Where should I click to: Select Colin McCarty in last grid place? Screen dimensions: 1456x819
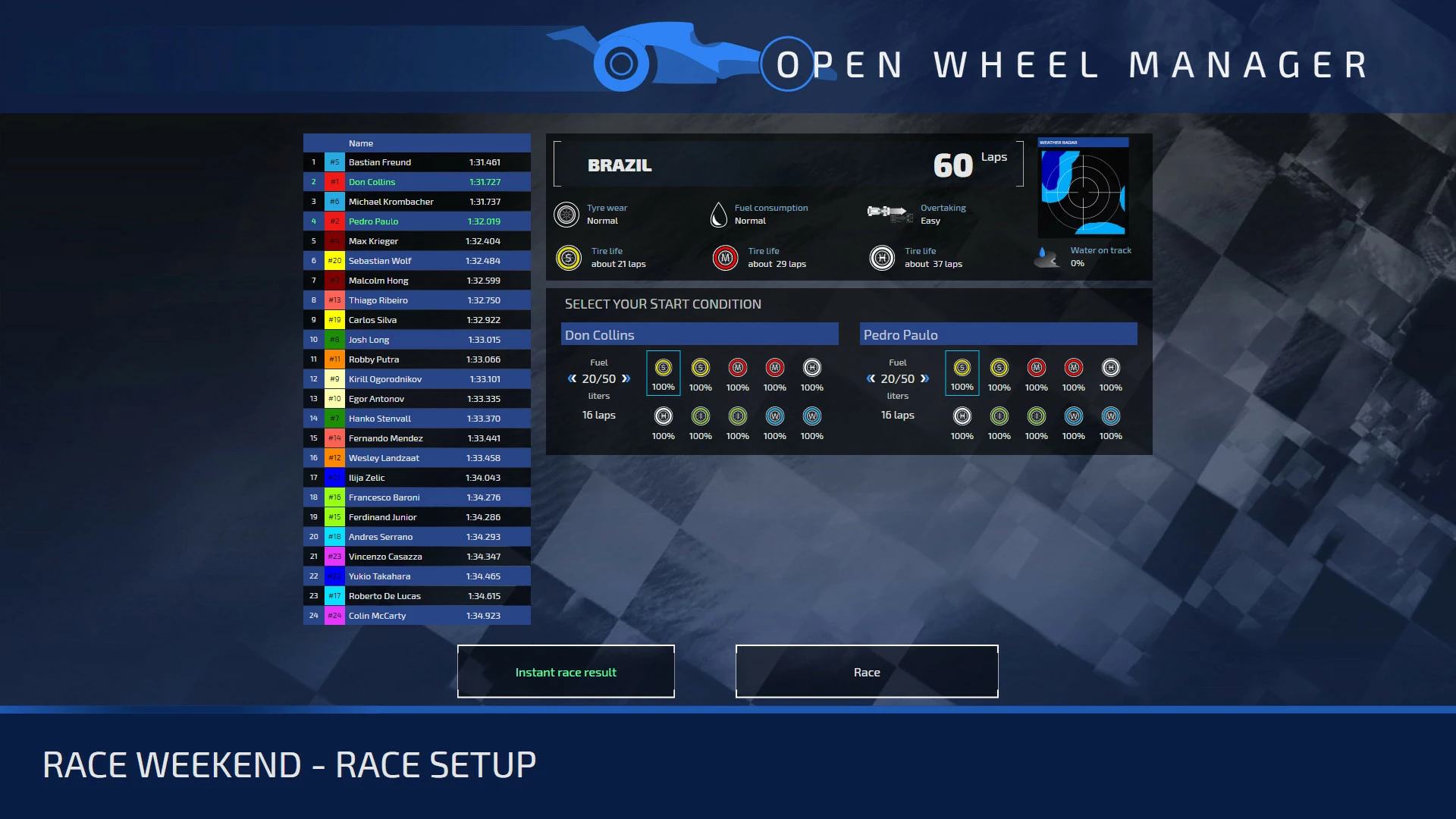(x=417, y=616)
